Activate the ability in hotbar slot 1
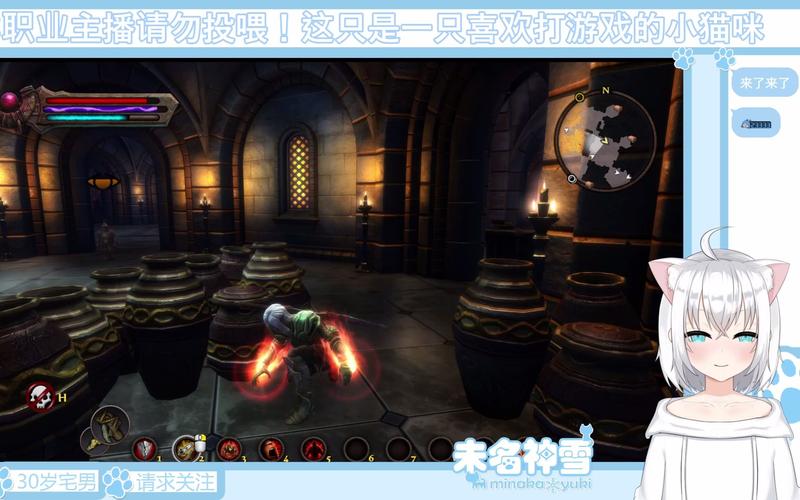 145,449
